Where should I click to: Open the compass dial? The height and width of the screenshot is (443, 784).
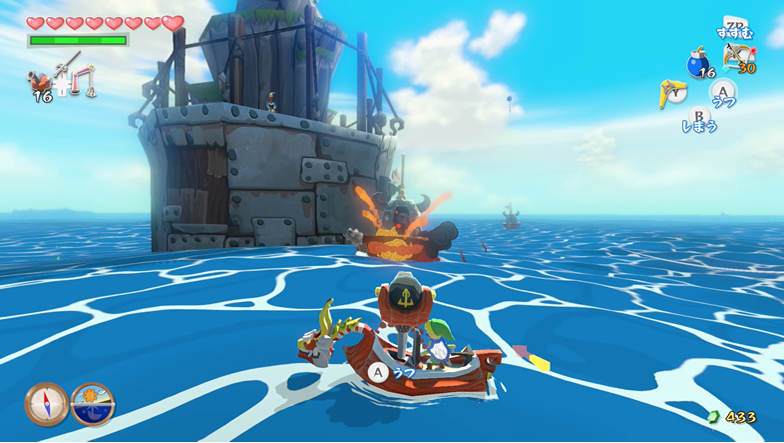click(x=45, y=404)
